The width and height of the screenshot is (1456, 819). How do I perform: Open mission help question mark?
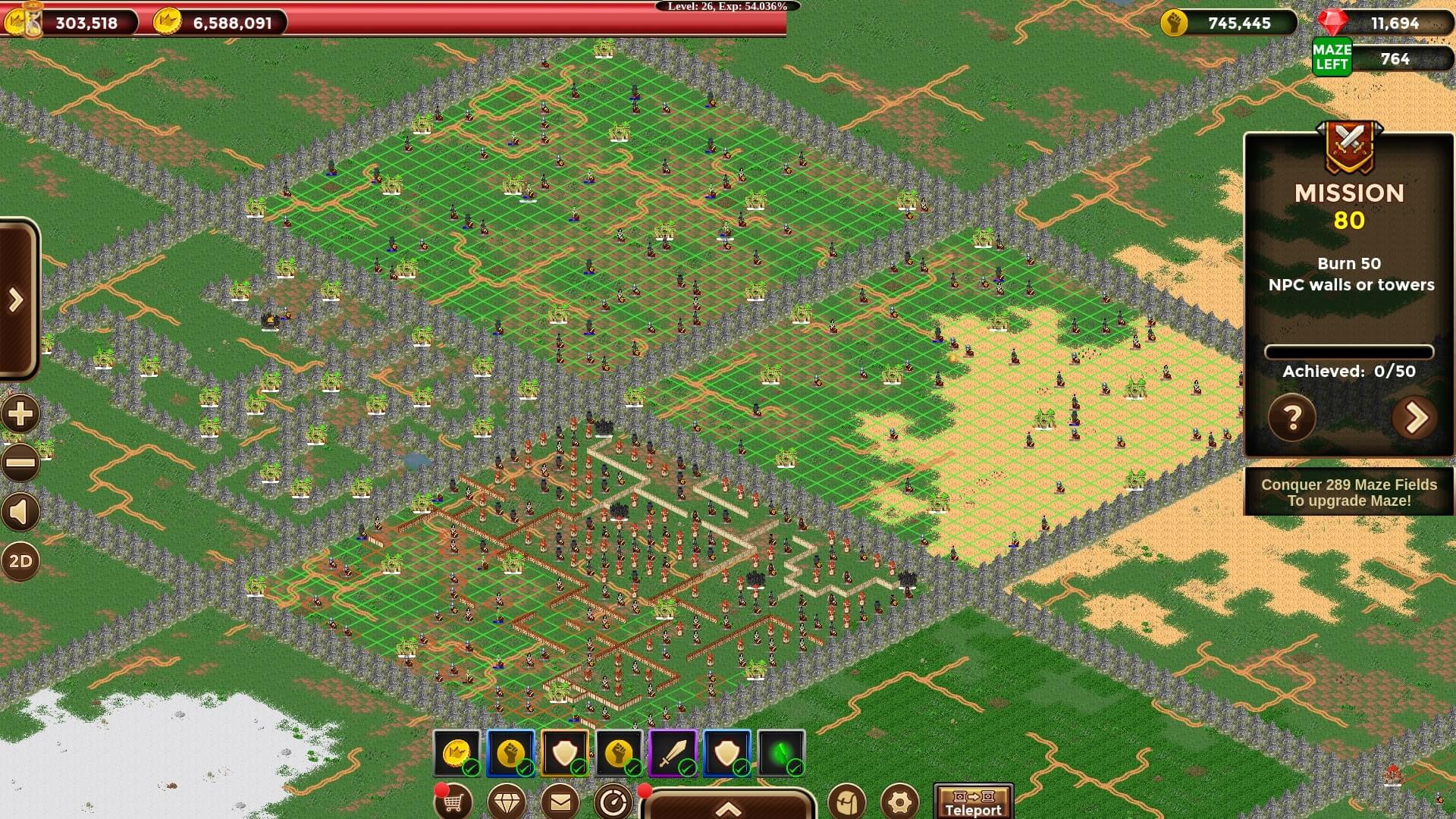click(1292, 417)
